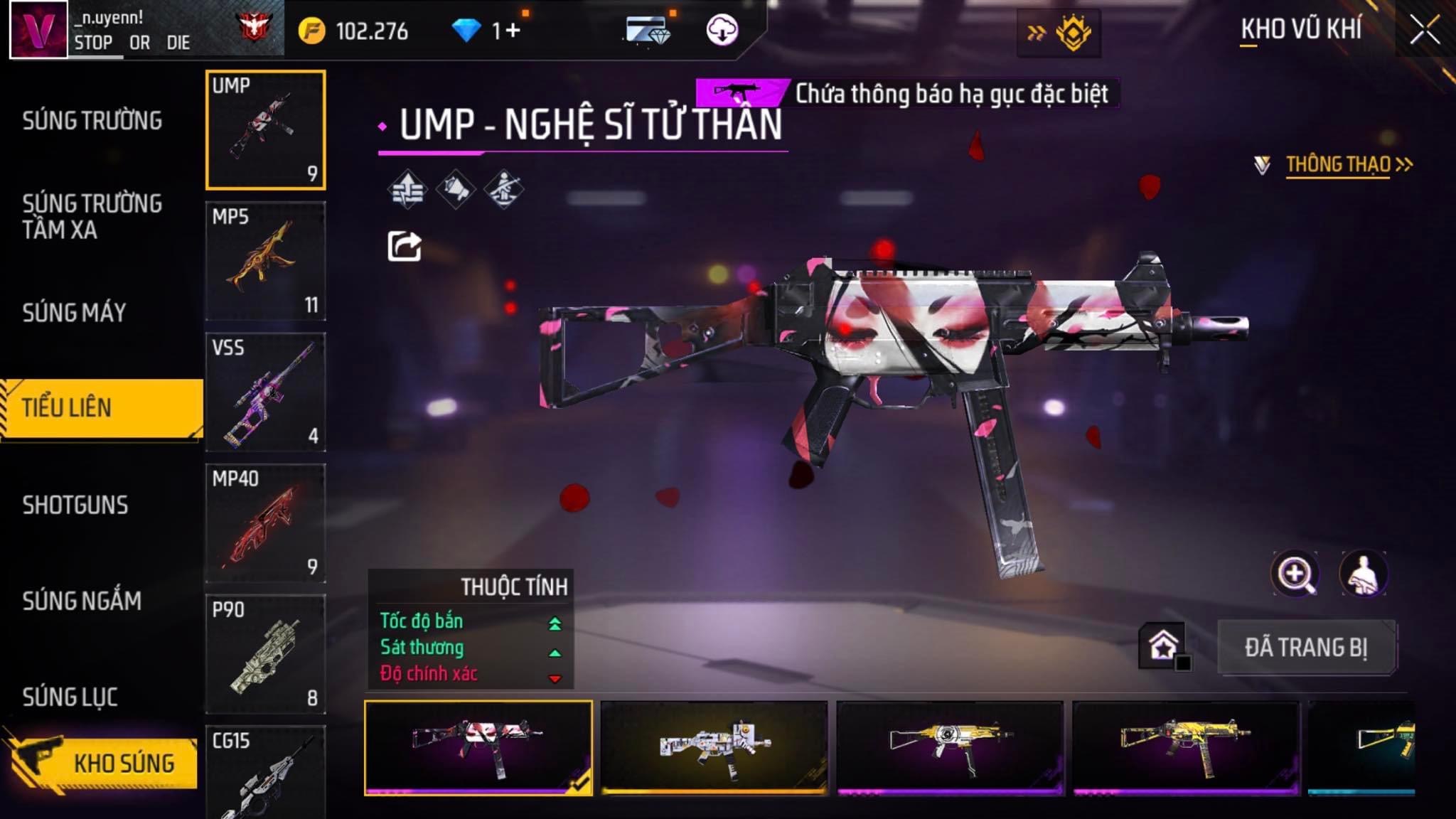Pick the P90 weapon slot
Viewport: 1456px width, 819px height.
point(265,654)
